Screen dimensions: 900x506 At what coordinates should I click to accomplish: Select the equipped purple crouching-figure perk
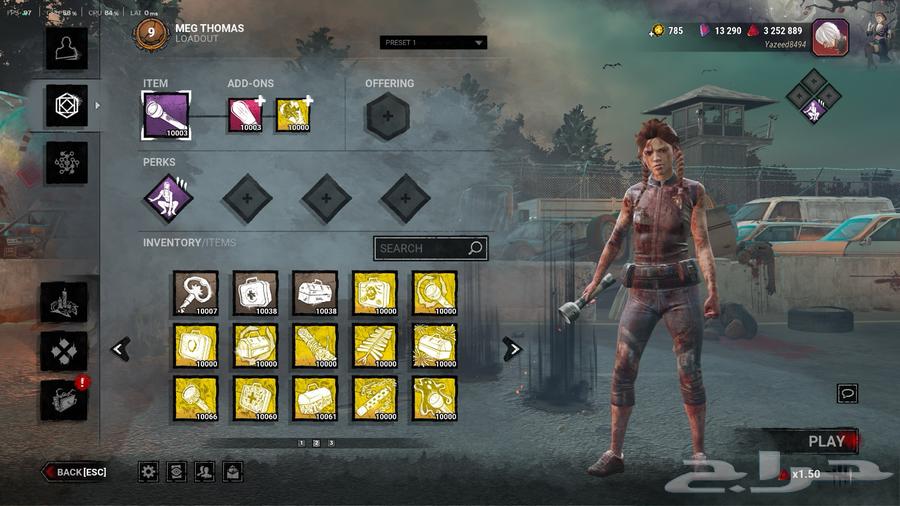[x=167, y=198]
